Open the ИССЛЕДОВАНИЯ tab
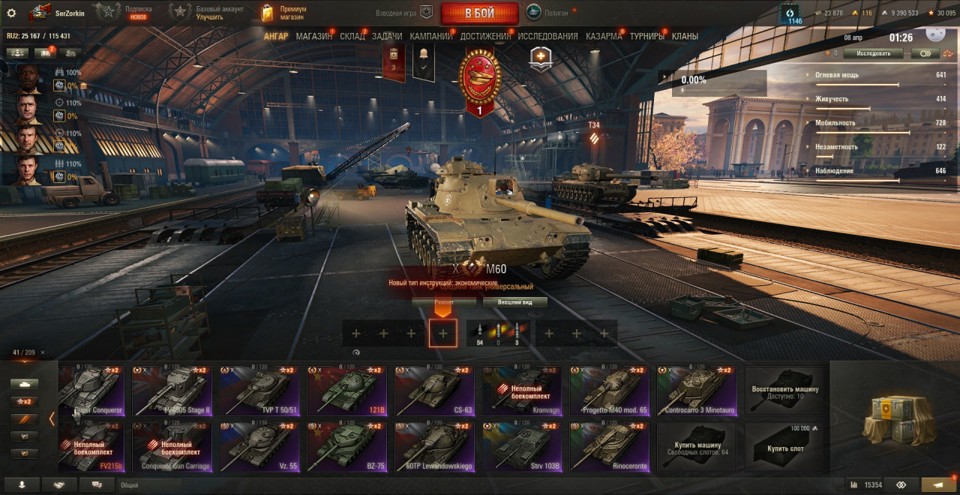The width and height of the screenshot is (960, 495). [x=547, y=36]
